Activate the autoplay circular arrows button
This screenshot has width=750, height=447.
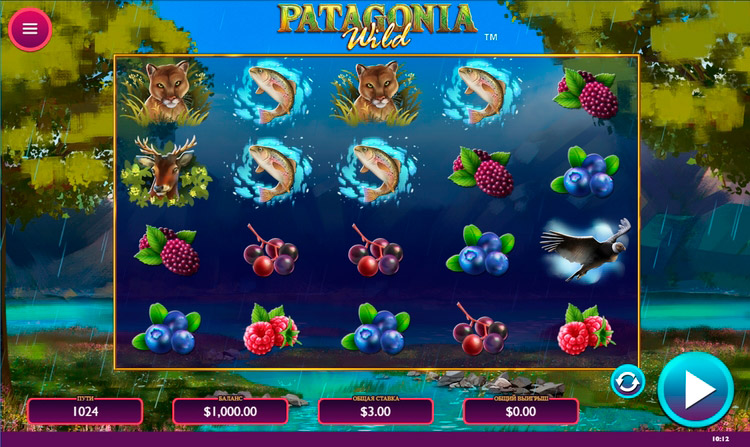pyautogui.click(x=627, y=382)
